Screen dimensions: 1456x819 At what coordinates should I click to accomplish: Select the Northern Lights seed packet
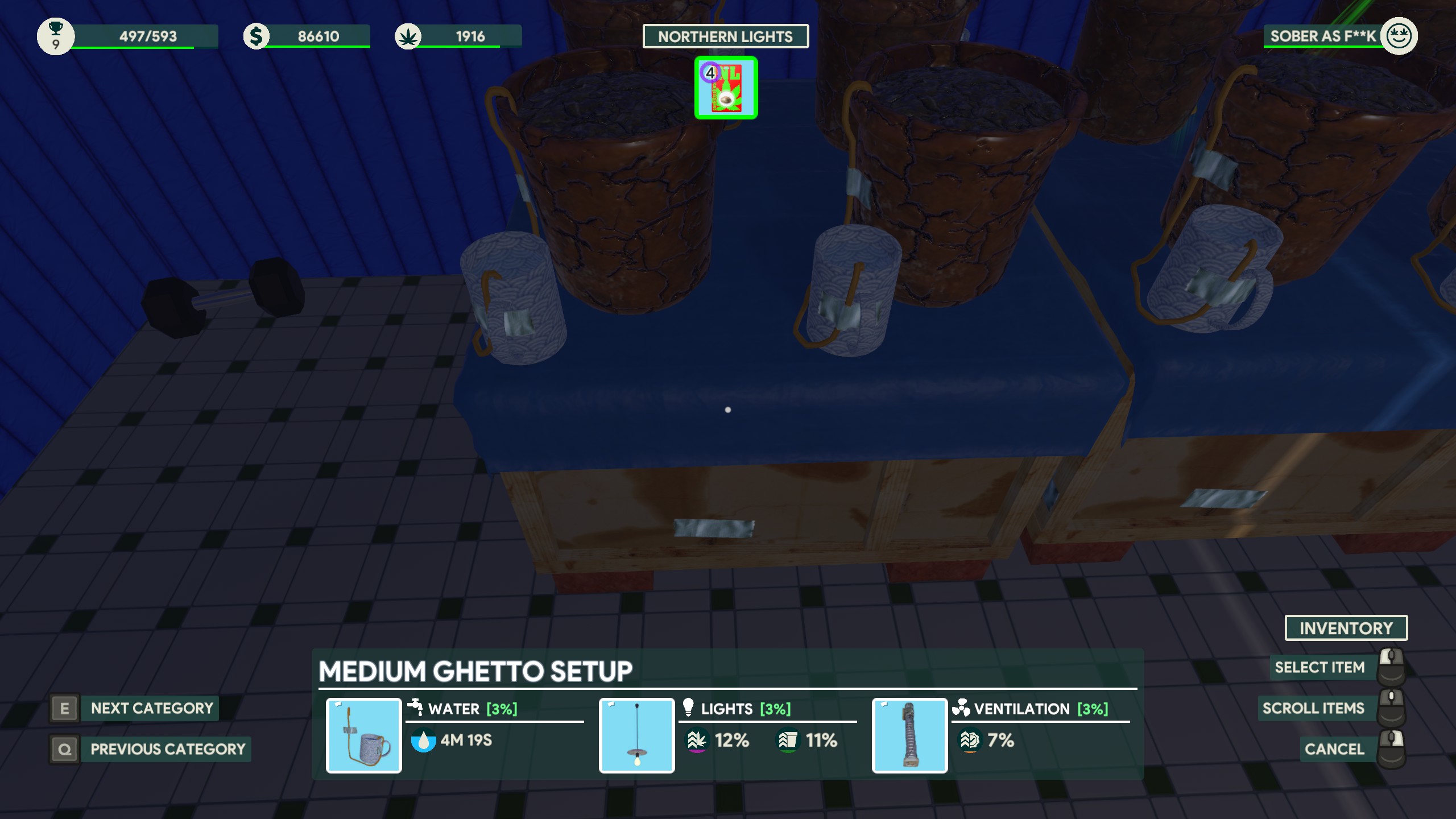(x=726, y=88)
